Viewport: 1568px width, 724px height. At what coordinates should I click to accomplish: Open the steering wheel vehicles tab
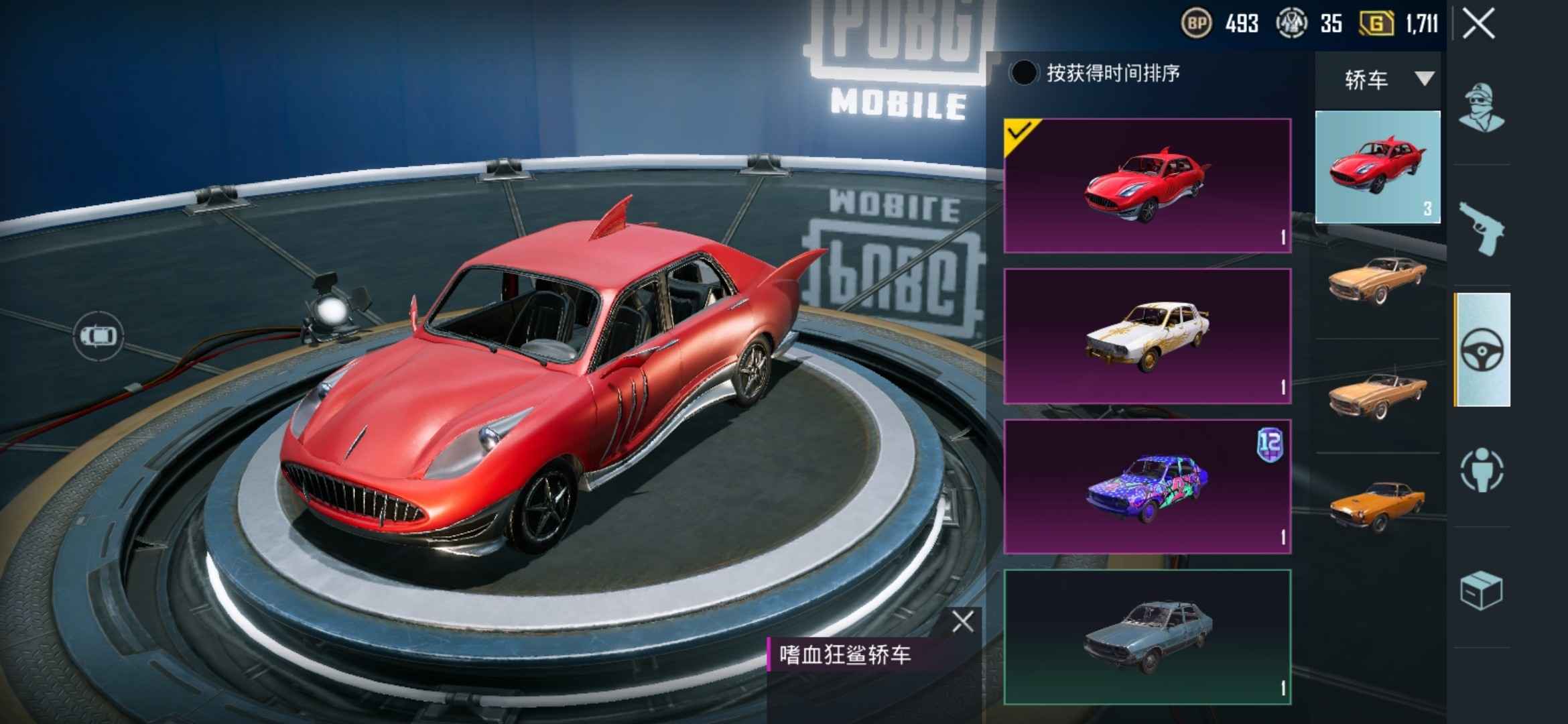click(x=1482, y=349)
